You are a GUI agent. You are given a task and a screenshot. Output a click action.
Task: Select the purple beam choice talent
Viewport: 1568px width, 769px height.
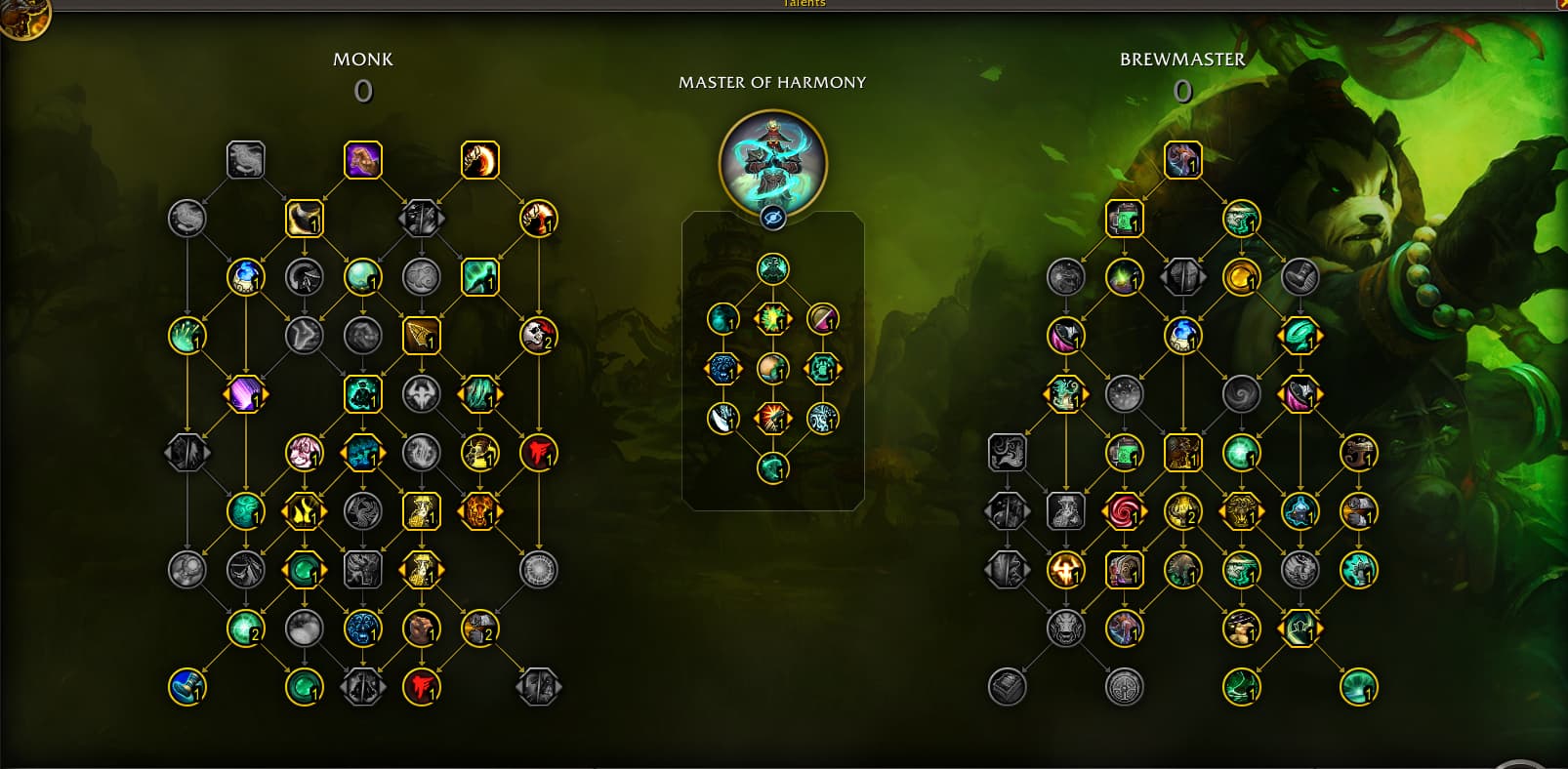245,394
